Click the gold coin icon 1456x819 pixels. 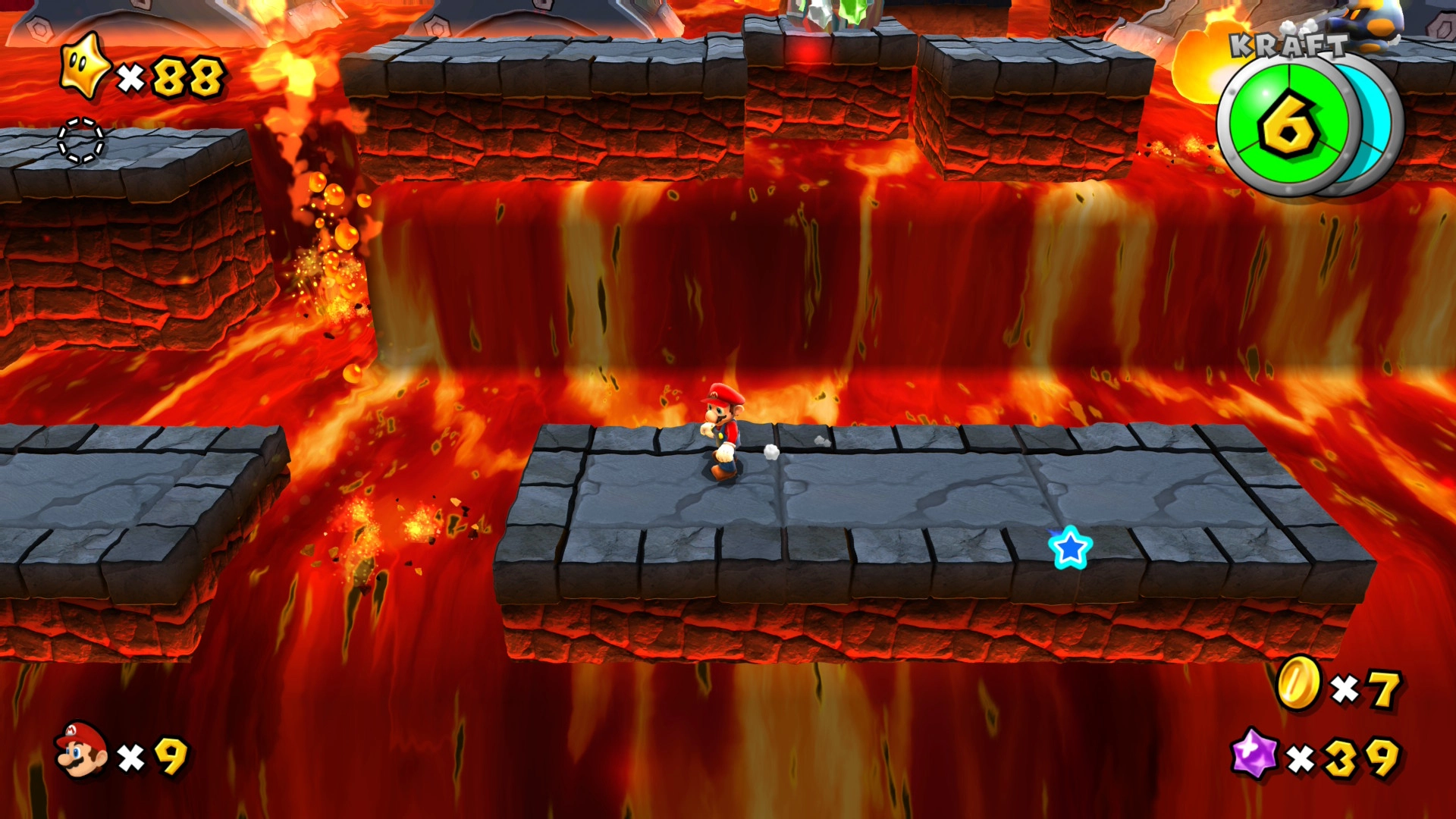(x=1298, y=684)
